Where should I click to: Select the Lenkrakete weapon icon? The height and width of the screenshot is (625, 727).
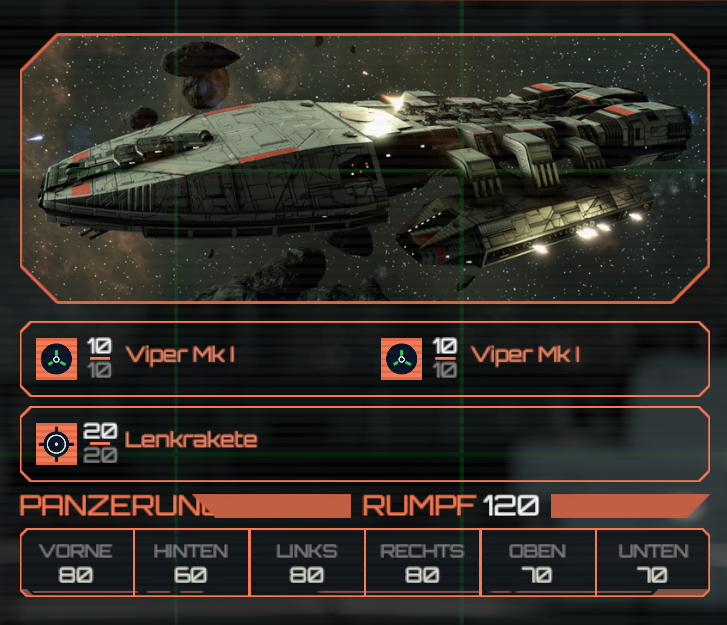pyautogui.click(x=56, y=442)
